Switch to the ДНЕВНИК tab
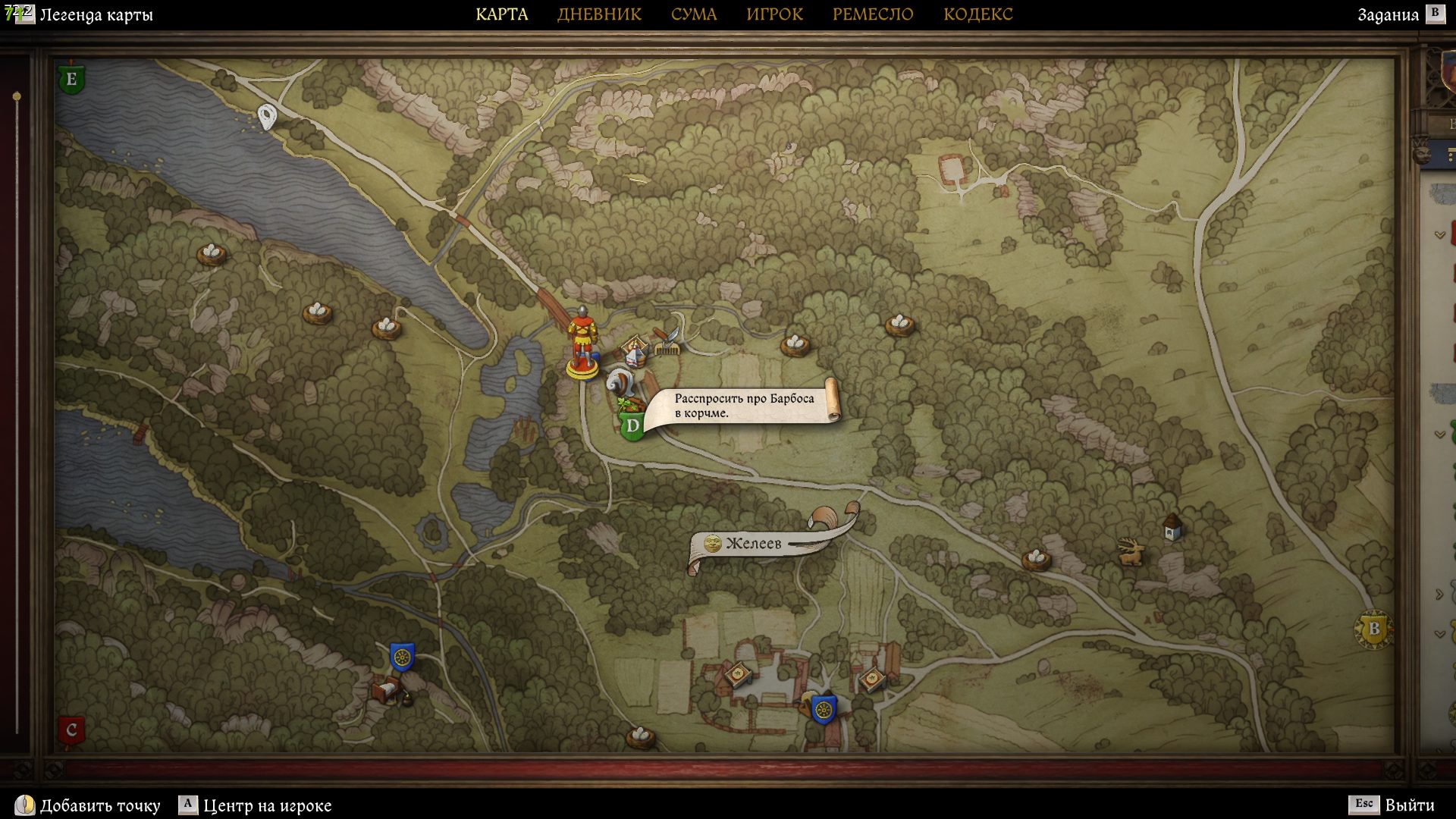 pyautogui.click(x=599, y=14)
